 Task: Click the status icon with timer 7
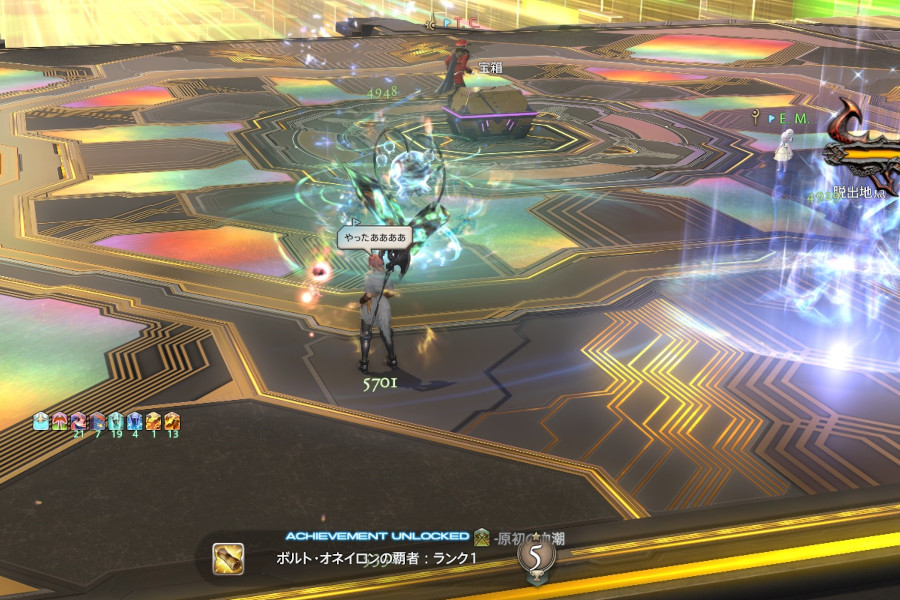coord(97,422)
